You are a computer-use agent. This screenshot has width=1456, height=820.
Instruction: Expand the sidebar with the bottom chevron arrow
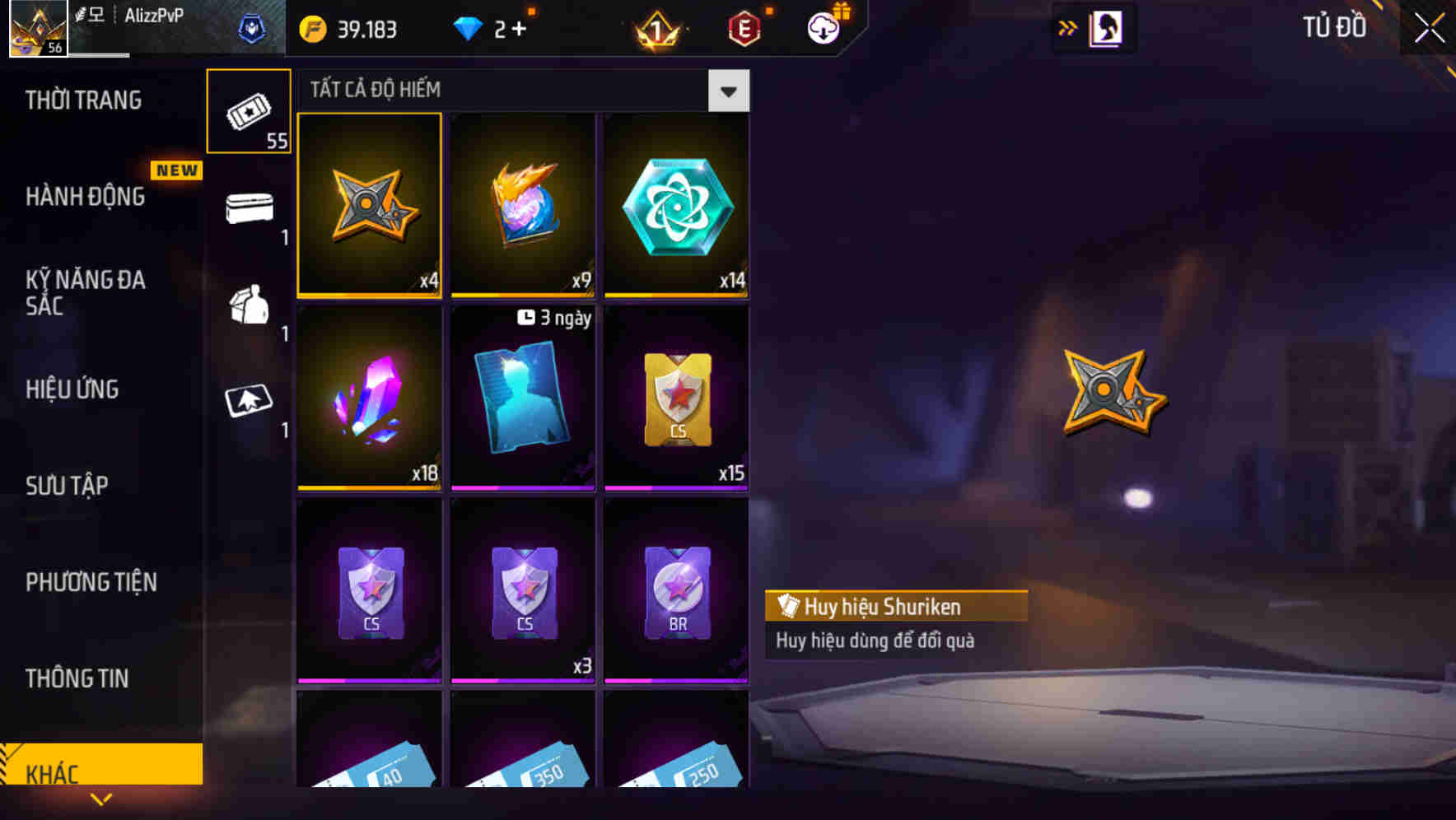100,799
